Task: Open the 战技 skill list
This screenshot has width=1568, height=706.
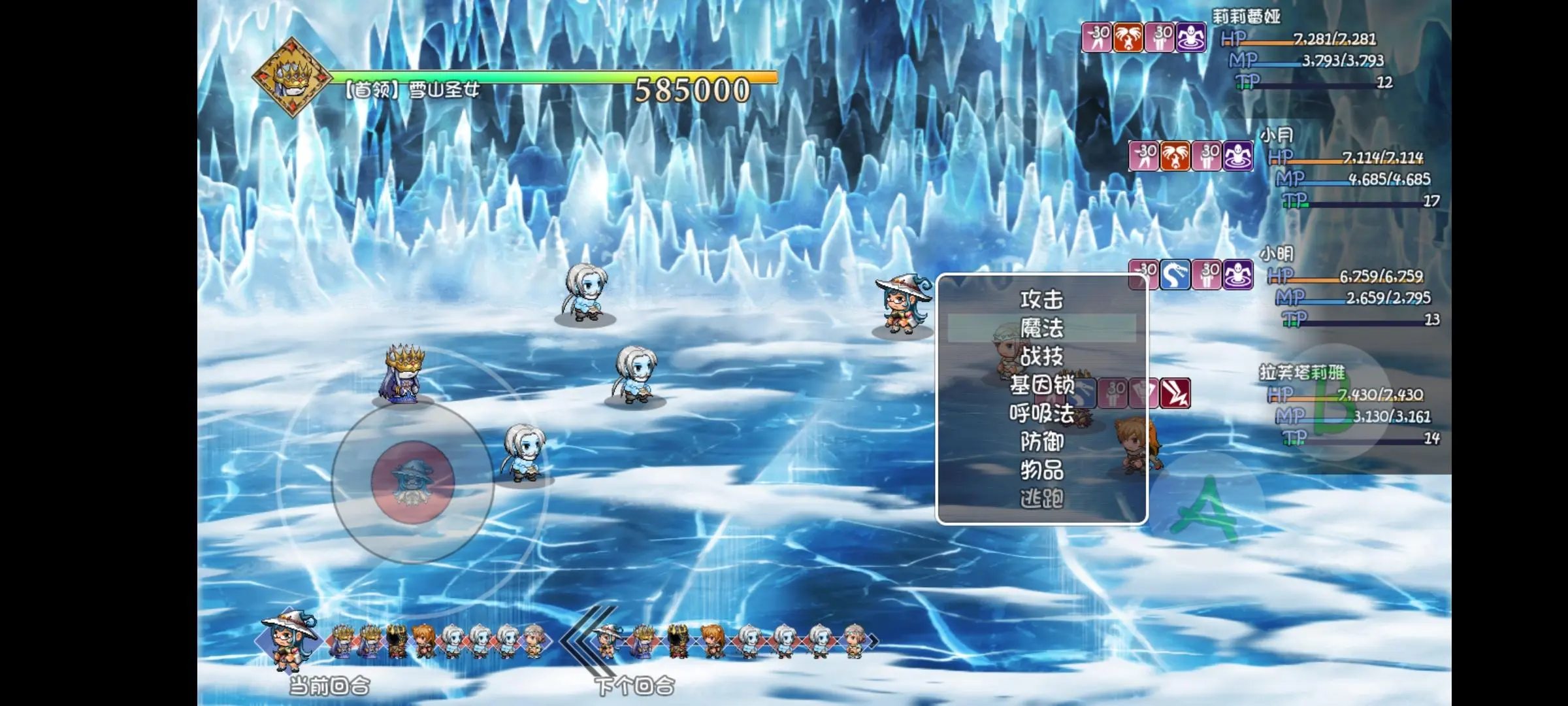Action: pos(1041,356)
